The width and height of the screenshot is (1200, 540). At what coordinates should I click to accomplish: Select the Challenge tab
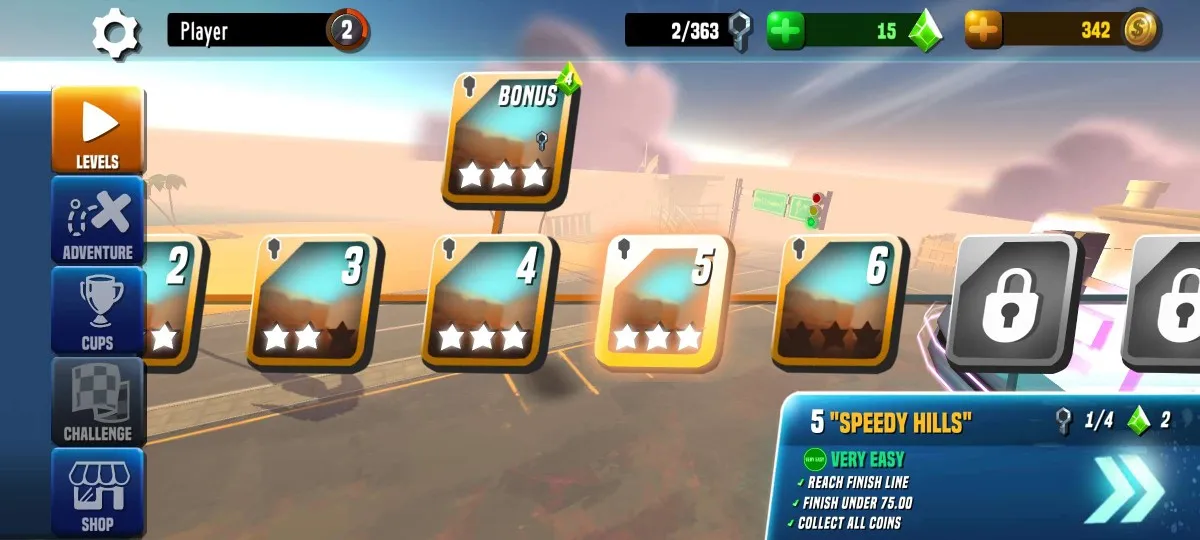click(x=98, y=401)
